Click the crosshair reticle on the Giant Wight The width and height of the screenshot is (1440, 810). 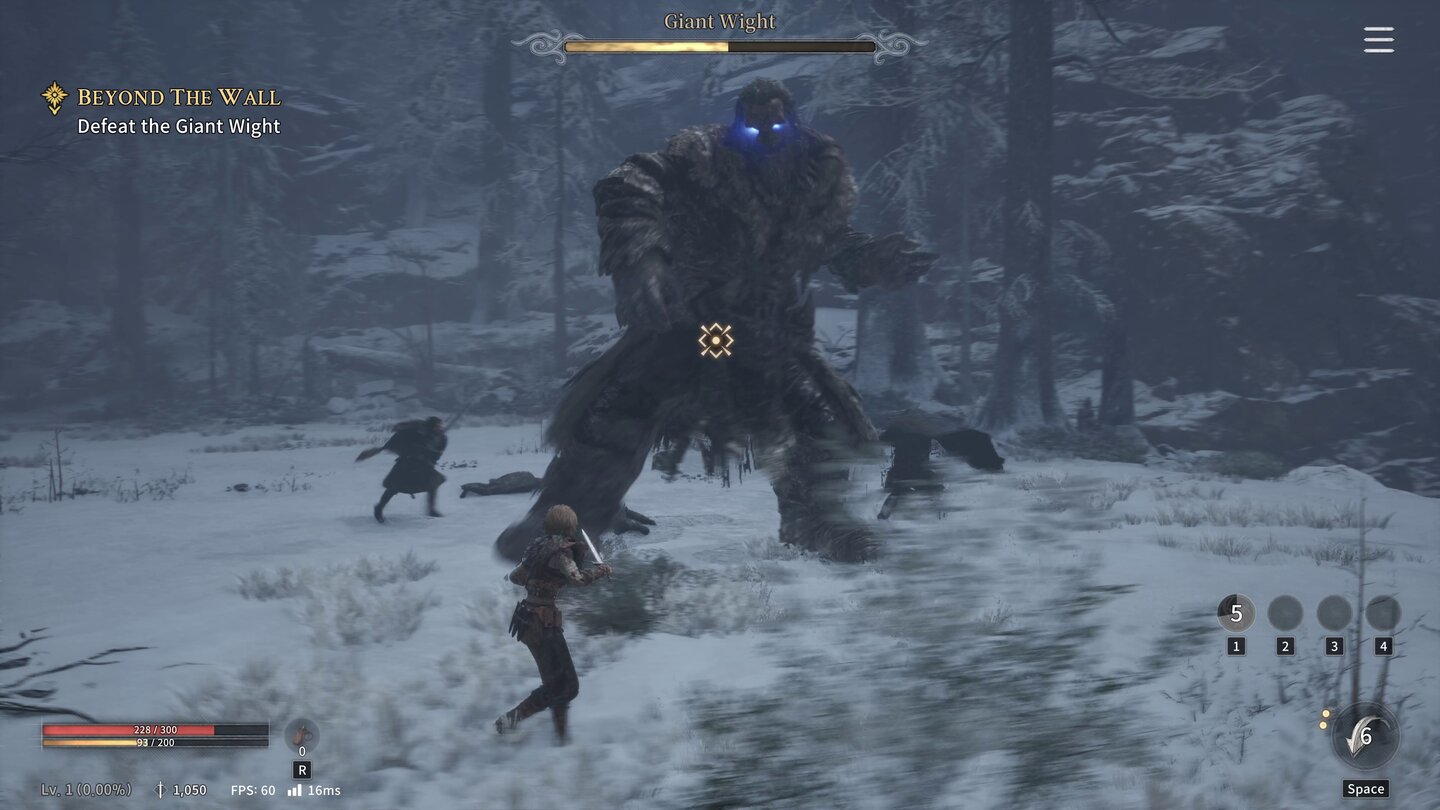[x=716, y=341]
